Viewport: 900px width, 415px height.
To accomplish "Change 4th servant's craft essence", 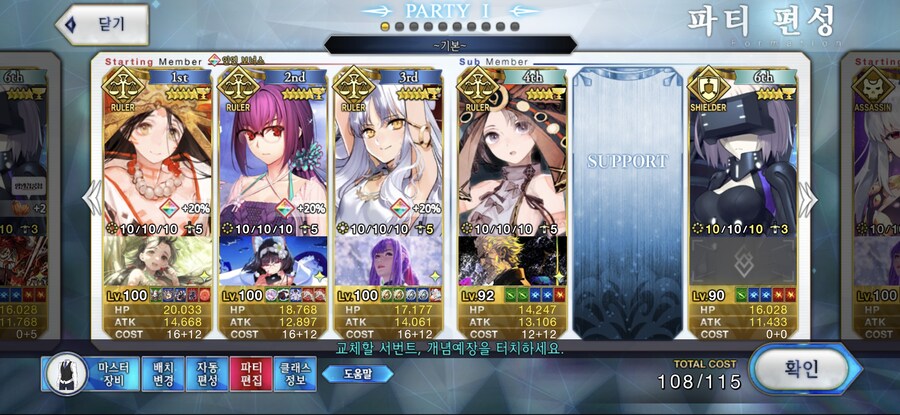I will [512, 260].
